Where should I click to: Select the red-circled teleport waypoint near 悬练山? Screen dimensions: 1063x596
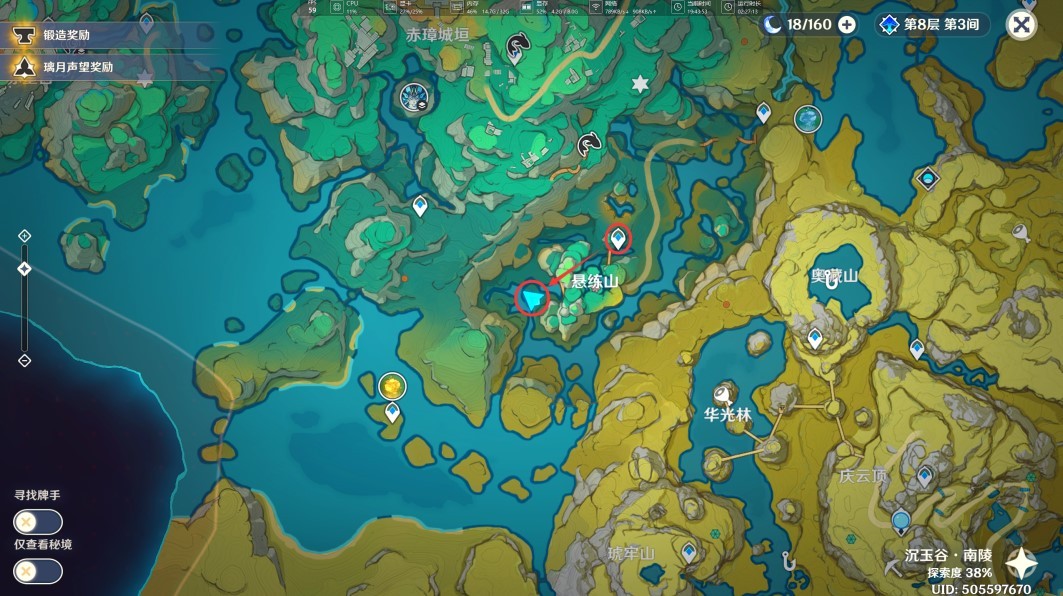coord(620,238)
